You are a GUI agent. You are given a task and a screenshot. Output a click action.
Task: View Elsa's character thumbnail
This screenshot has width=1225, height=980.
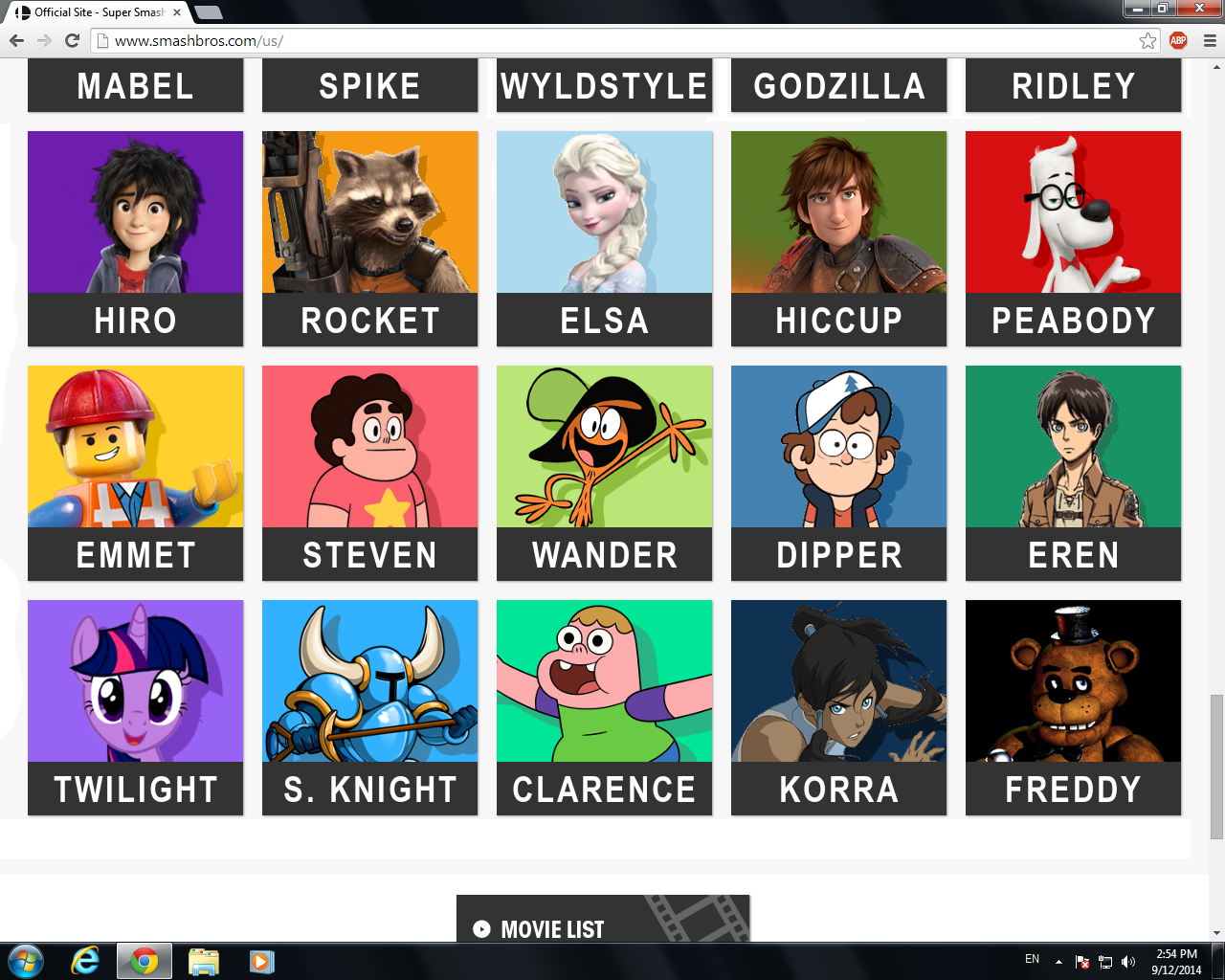604,212
